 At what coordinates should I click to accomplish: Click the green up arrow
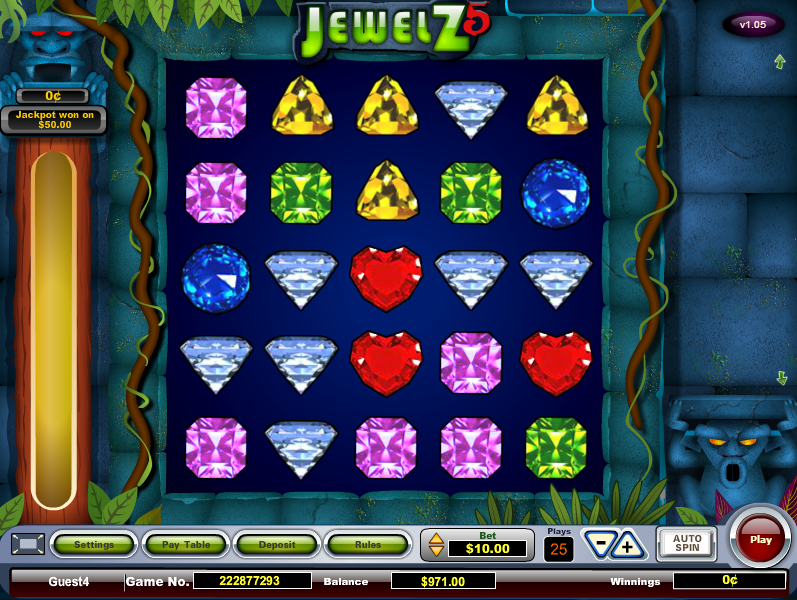click(x=780, y=62)
